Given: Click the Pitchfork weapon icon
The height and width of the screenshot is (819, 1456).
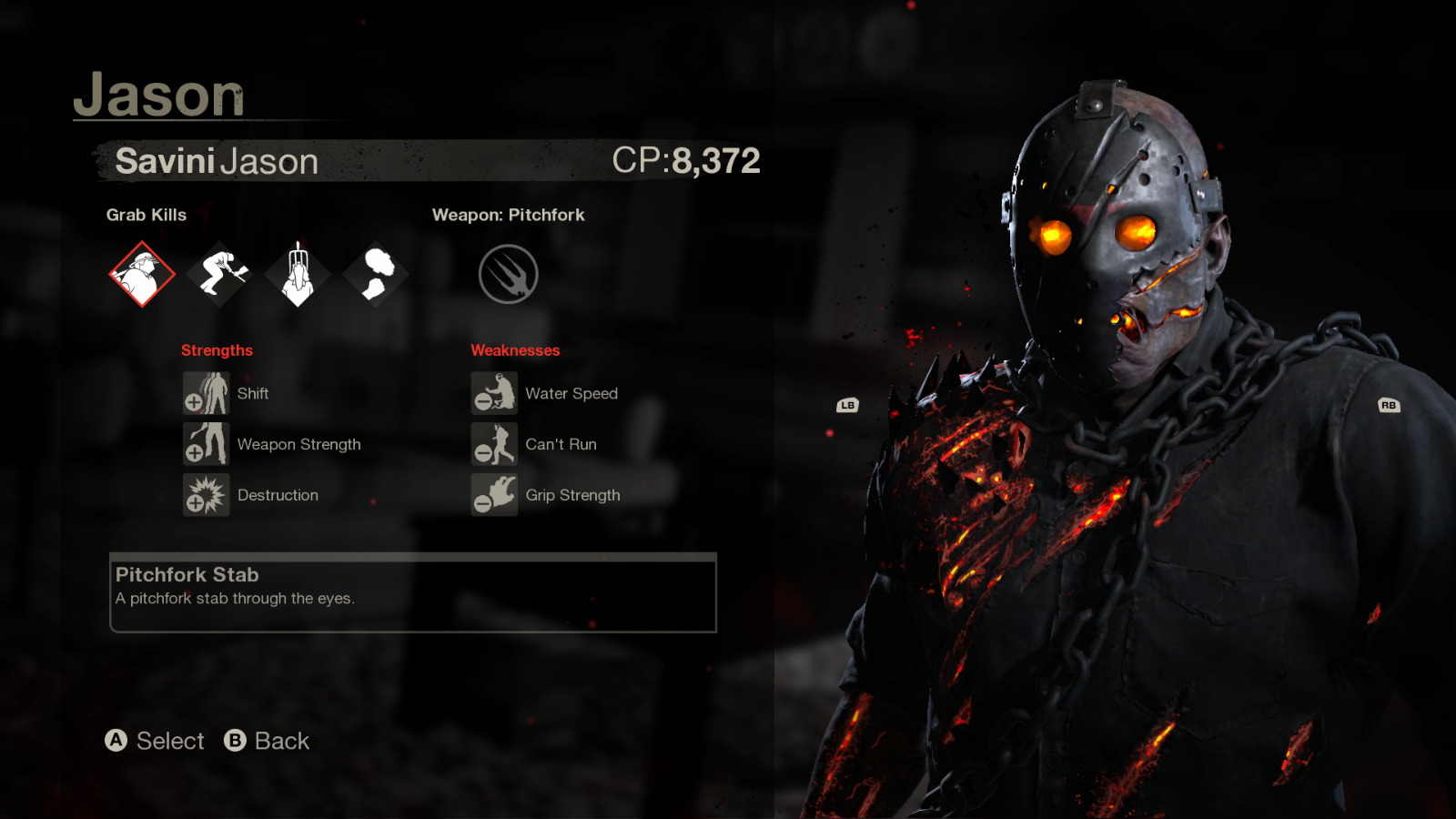Looking at the screenshot, I should pos(509,273).
